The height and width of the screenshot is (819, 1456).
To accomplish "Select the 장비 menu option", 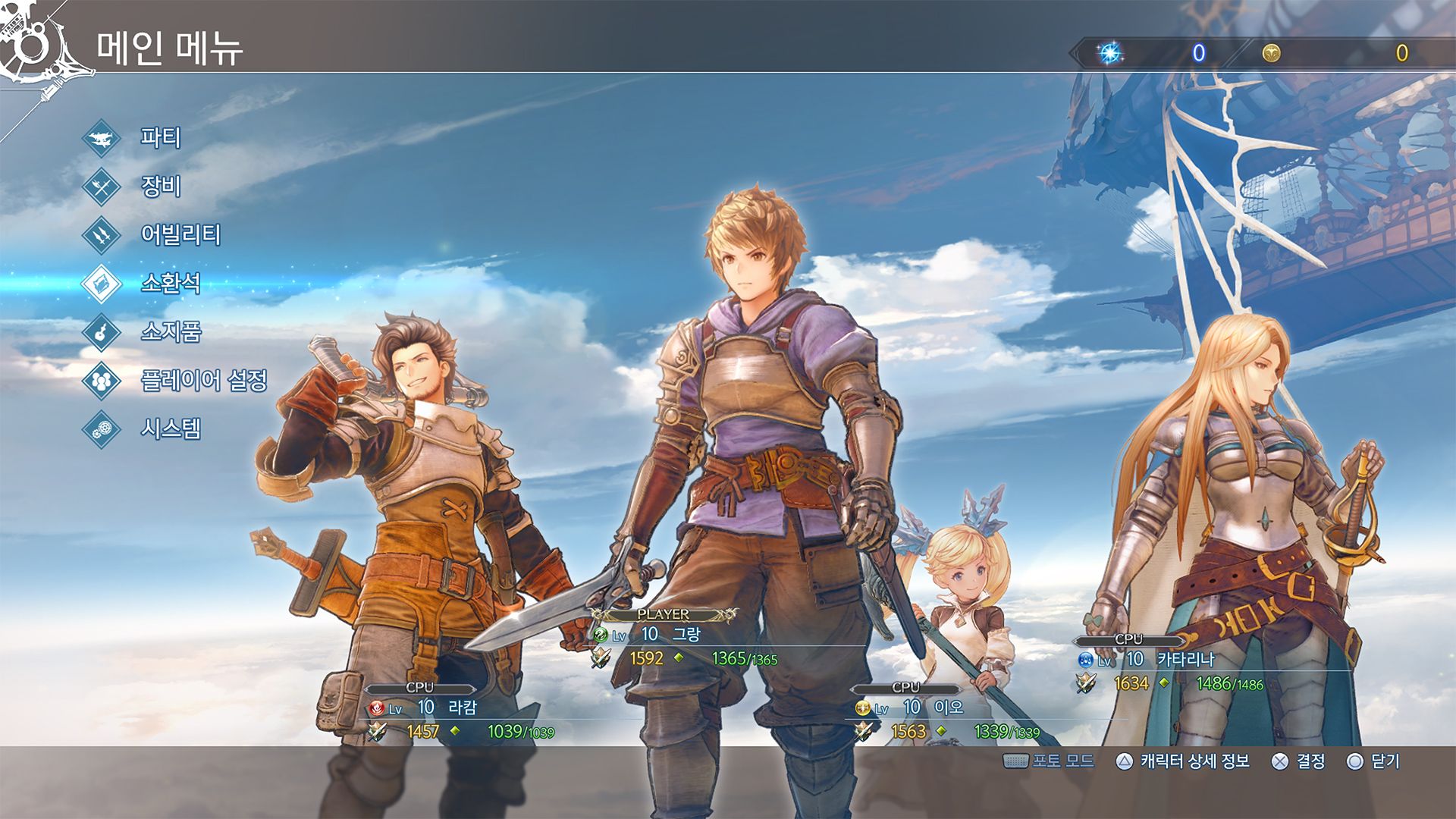I will point(160,187).
